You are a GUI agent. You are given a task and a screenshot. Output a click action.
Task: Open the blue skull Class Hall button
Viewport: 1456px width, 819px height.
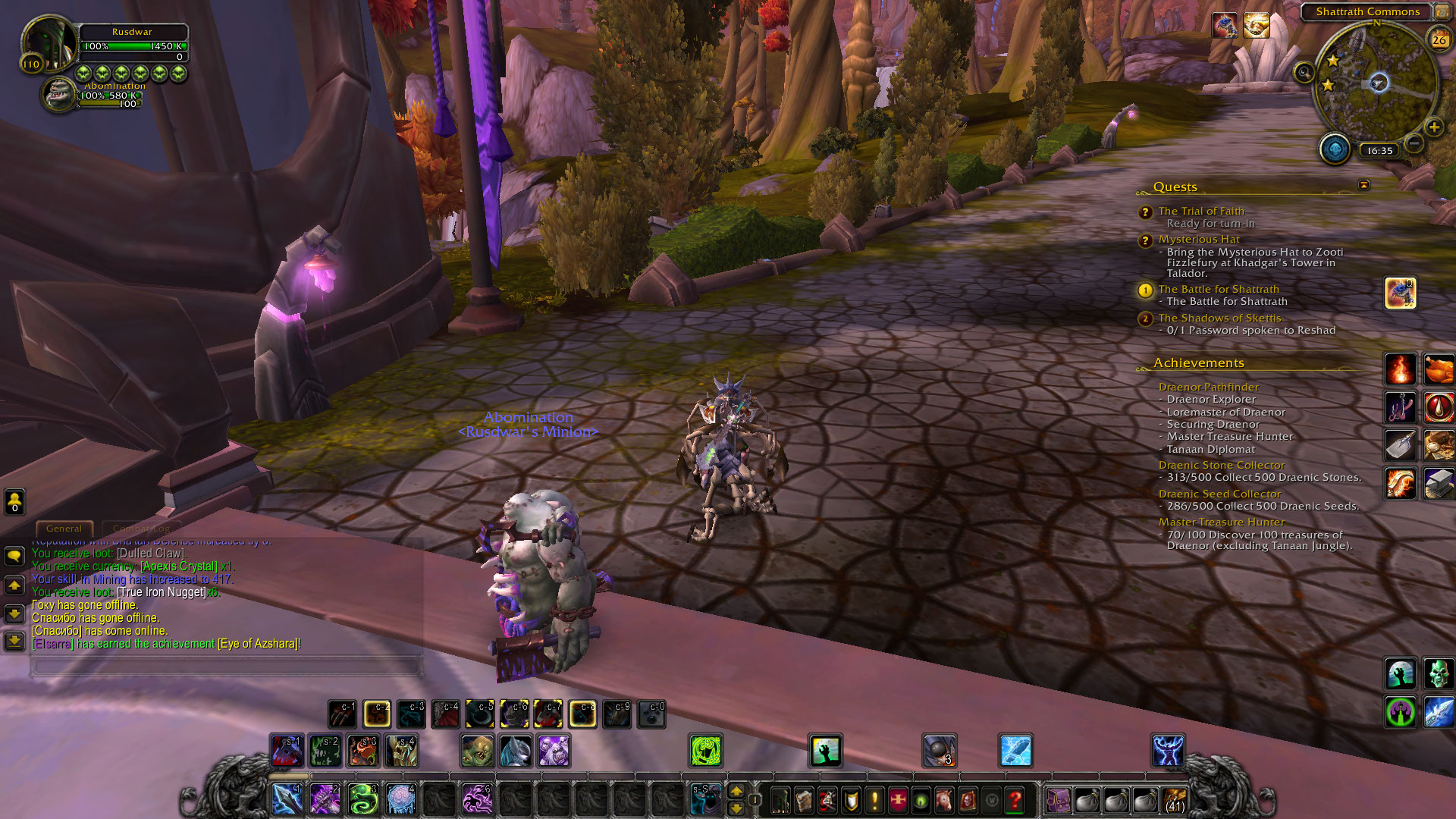point(1335,149)
